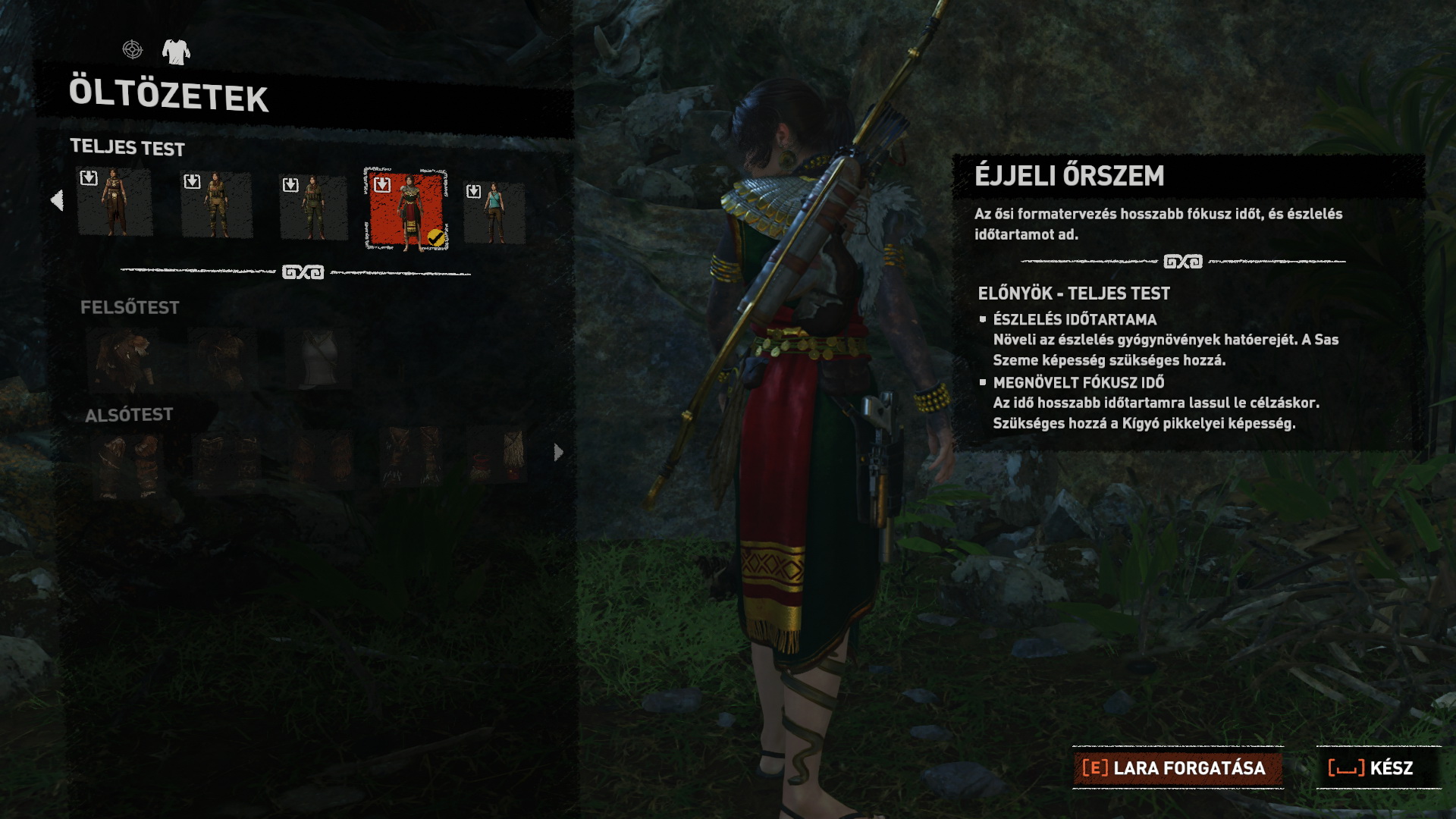The image size is (1456, 819).
Task: Choose the green camouflage tactical outfit
Action: pos(313,208)
